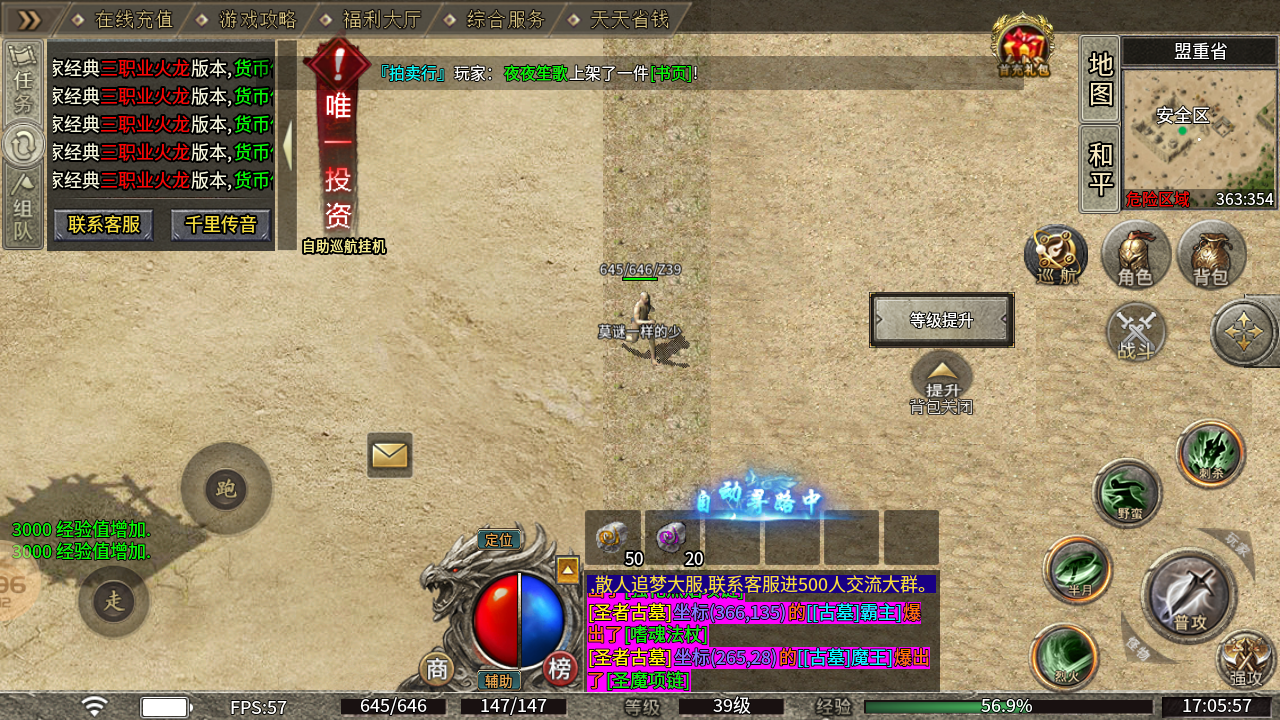Open the 榜 ranking button
This screenshot has height=720, width=1280.
click(561, 668)
